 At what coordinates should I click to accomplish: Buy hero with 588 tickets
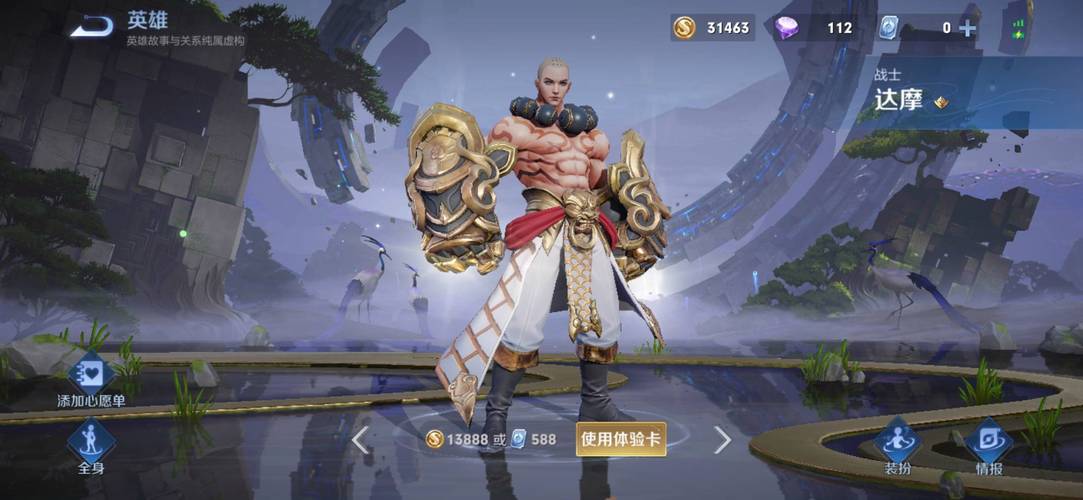[534, 439]
